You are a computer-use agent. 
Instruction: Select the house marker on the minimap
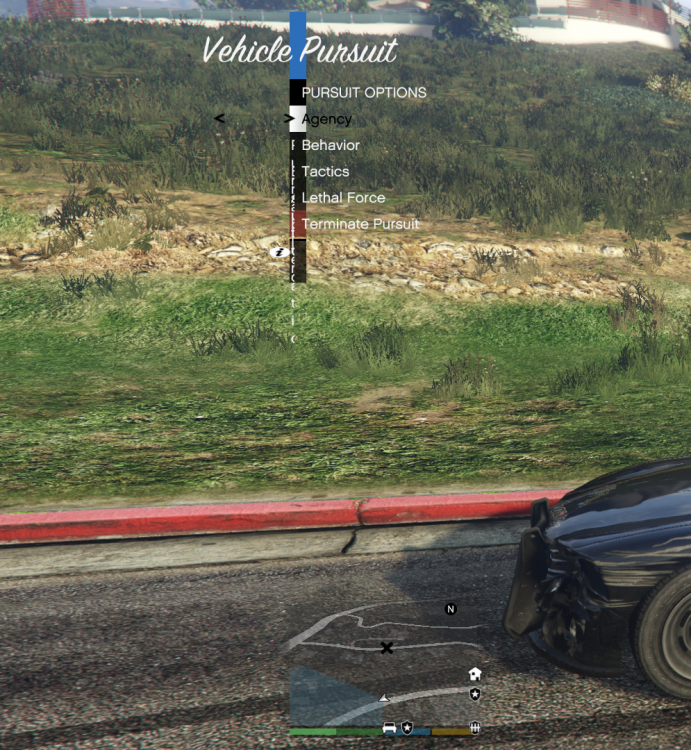pyautogui.click(x=475, y=675)
